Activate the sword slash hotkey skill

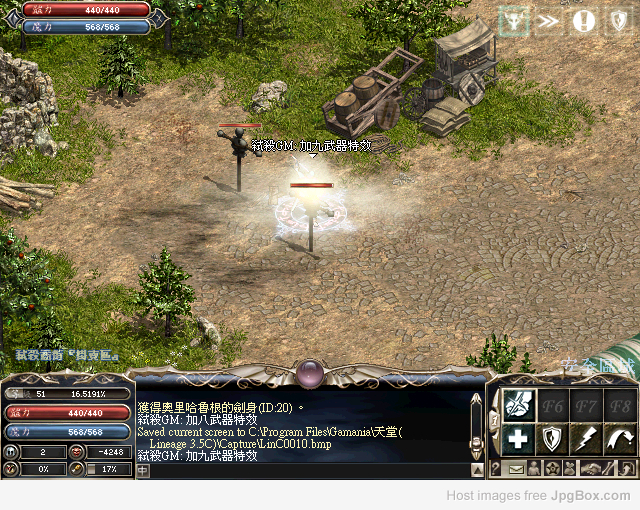[518, 404]
